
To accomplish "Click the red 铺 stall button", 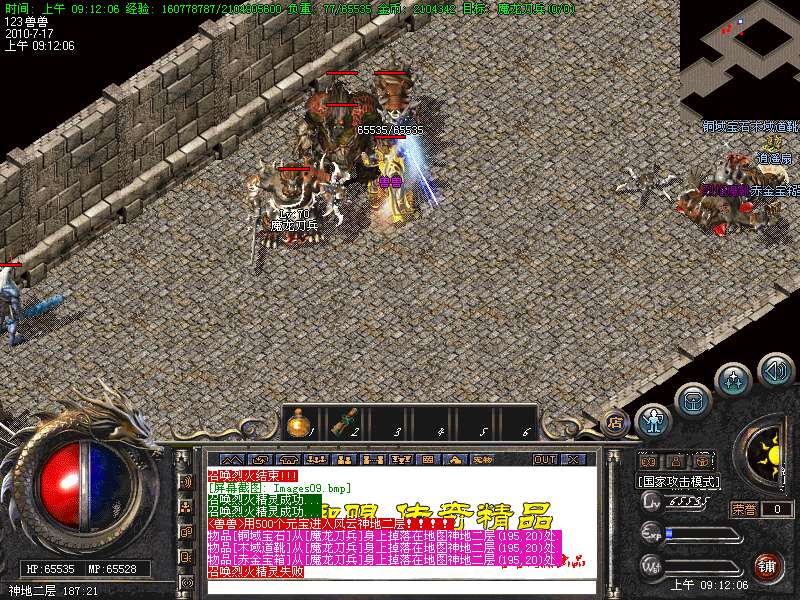I will click(x=768, y=567).
